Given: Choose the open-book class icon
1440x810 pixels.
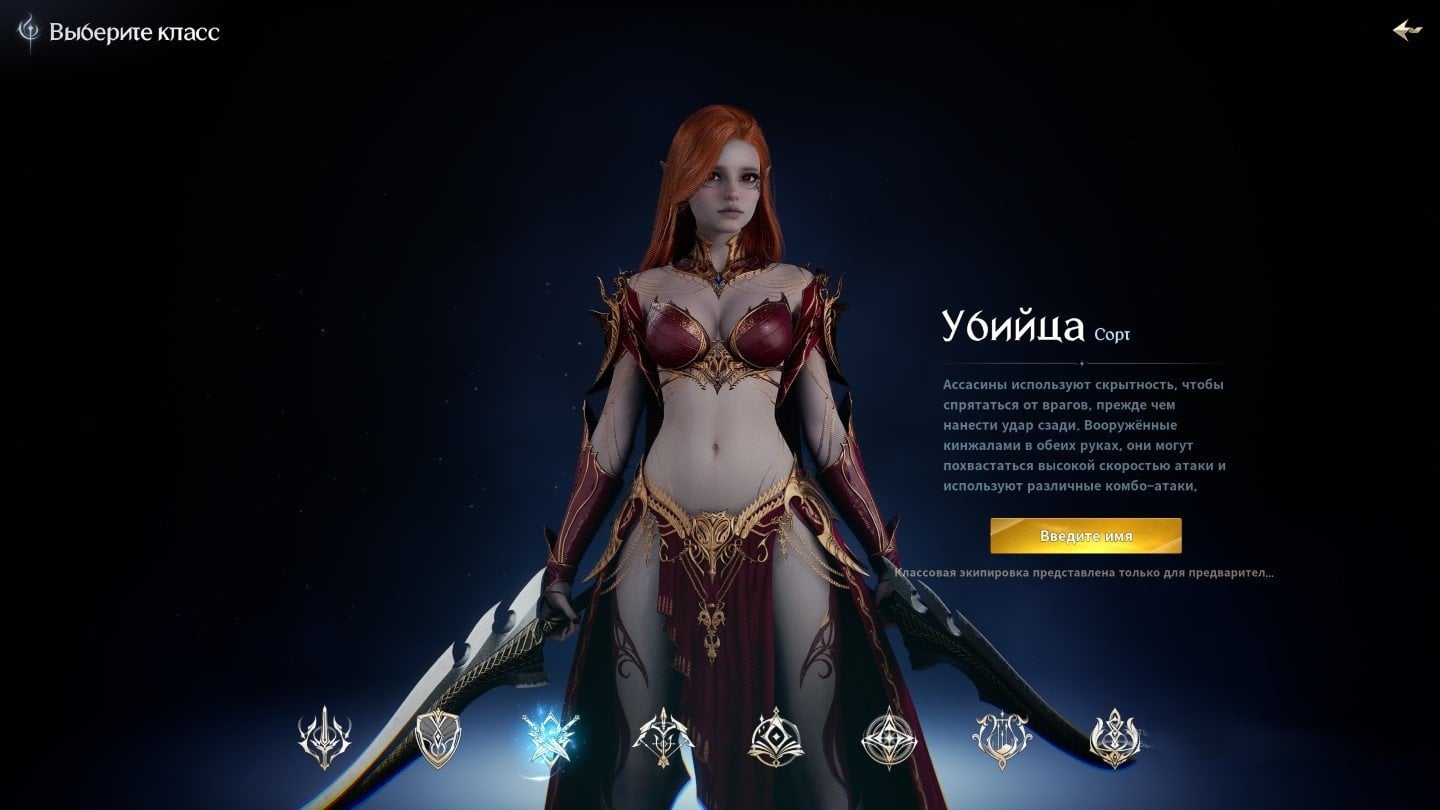Looking at the screenshot, I should click(x=774, y=739).
